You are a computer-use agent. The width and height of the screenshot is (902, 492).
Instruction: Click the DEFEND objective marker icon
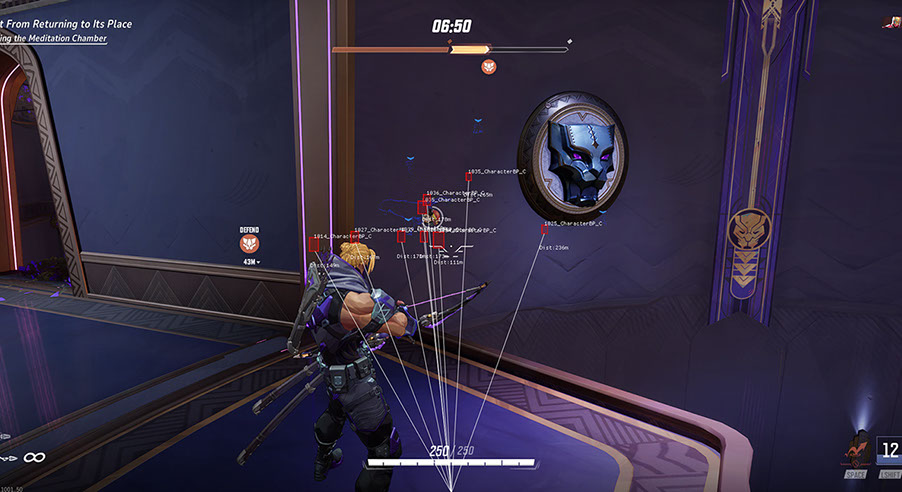click(x=249, y=243)
